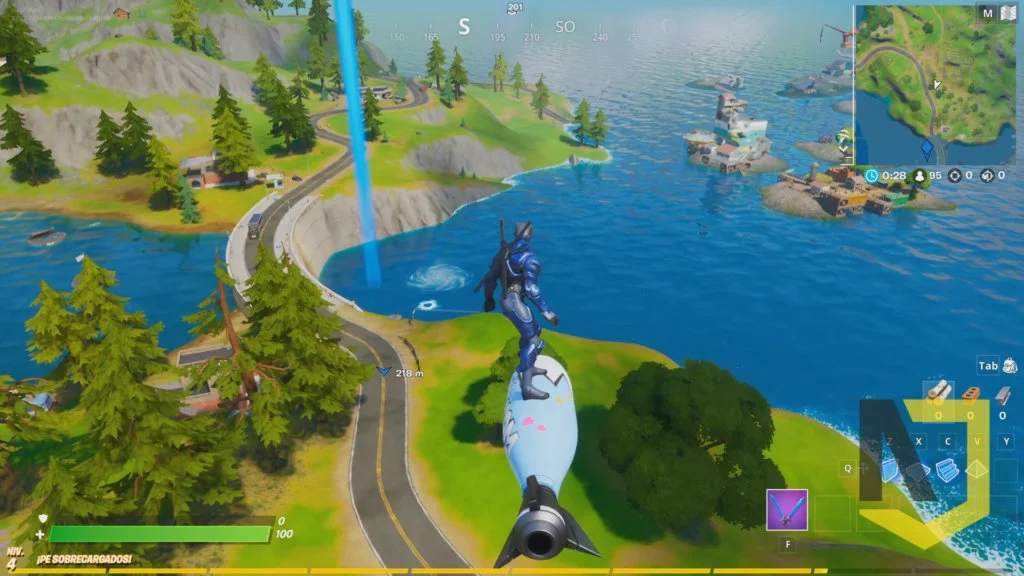Choose the floor building piece

click(x=920, y=470)
